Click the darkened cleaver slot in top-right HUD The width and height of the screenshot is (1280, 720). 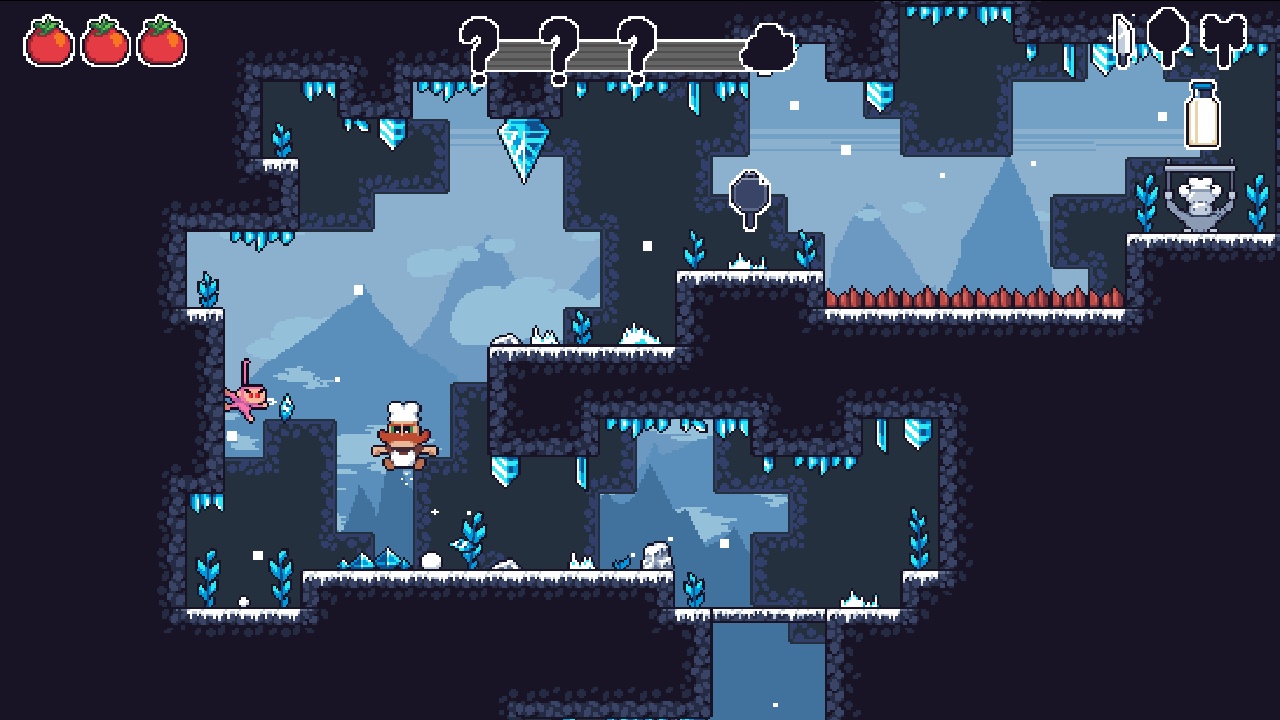pos(1222,32)
